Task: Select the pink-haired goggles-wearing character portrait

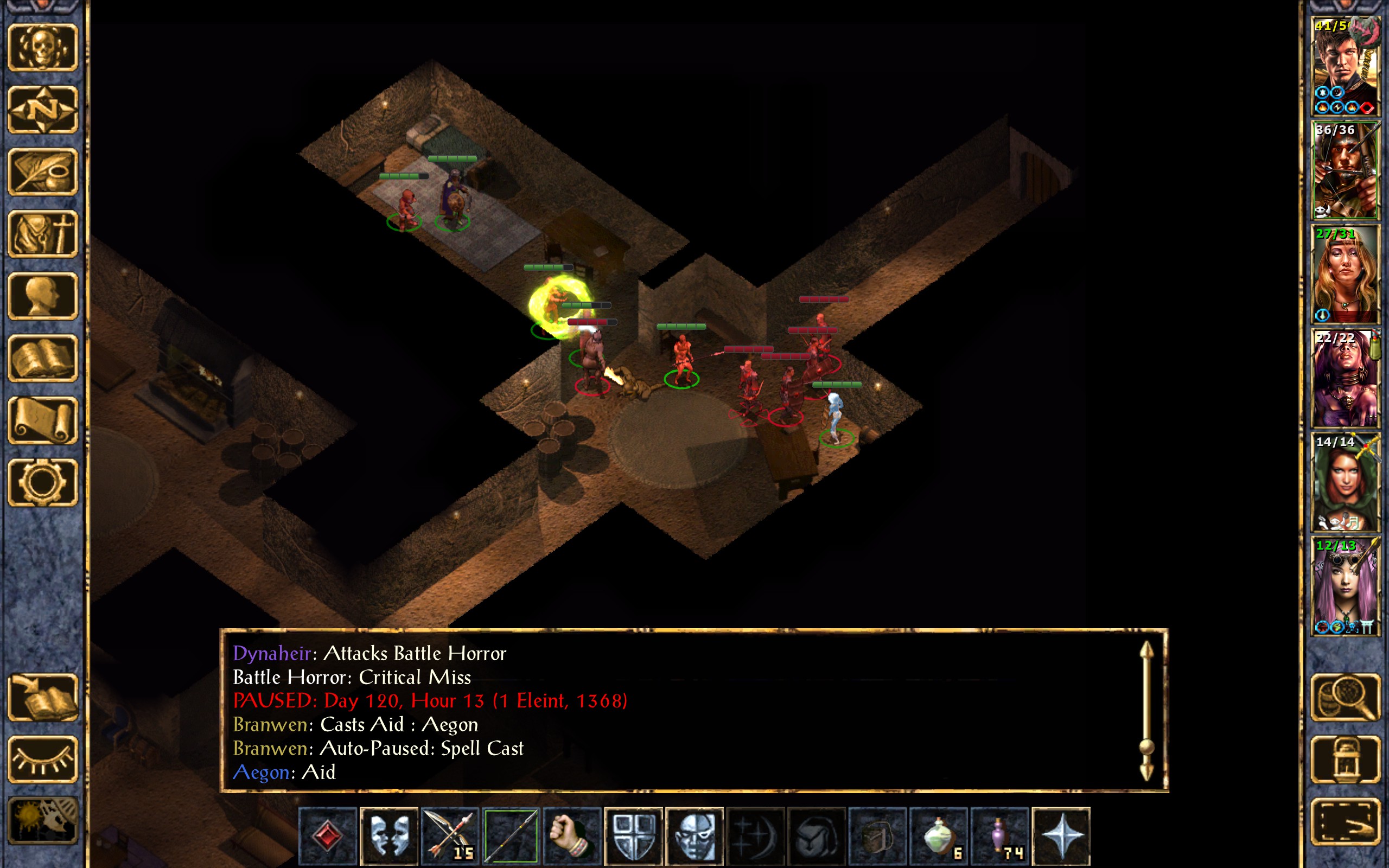Action: click(x=1345, y=586)
